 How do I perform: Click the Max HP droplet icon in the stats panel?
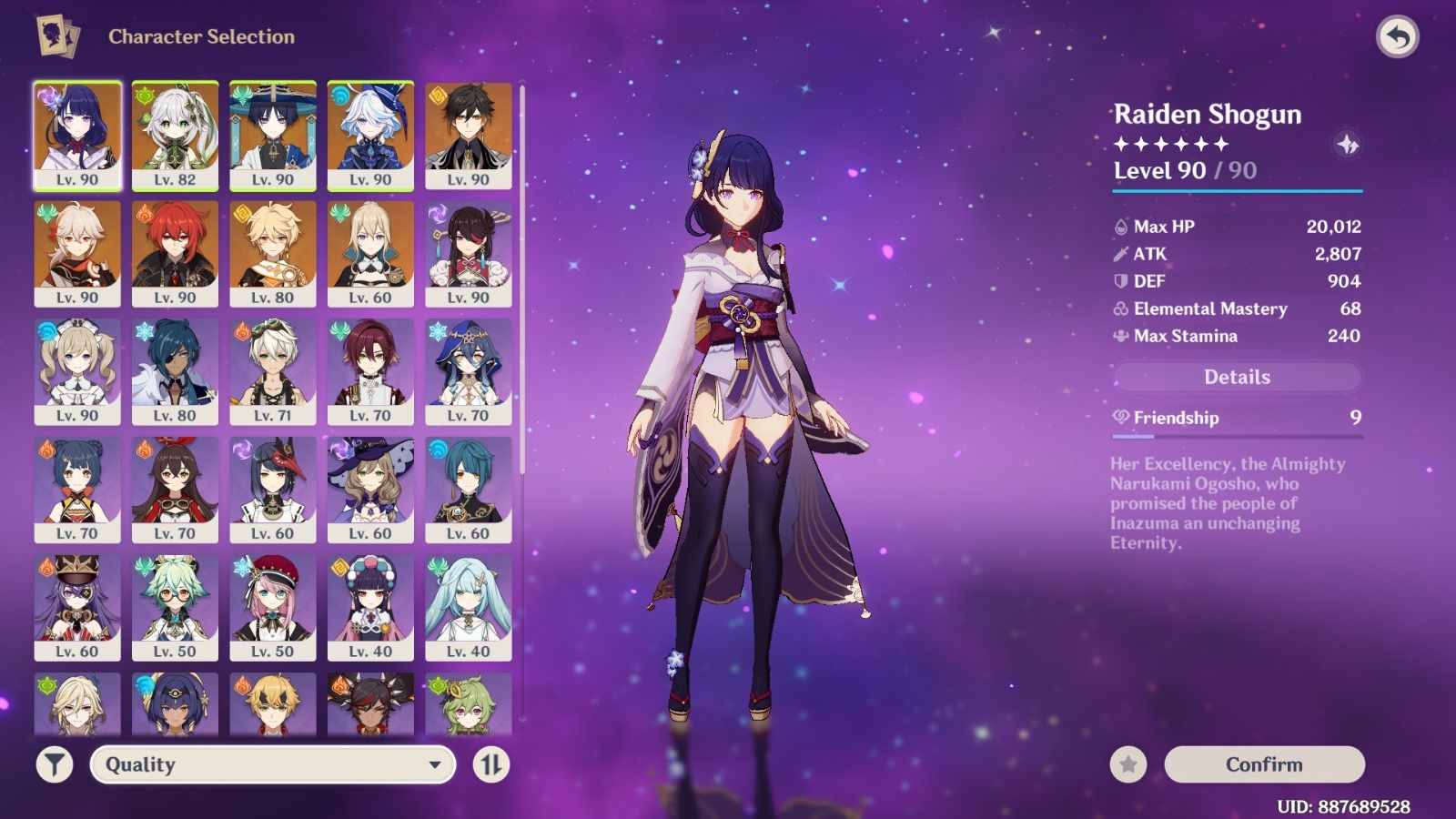[x=1119, y=227]
